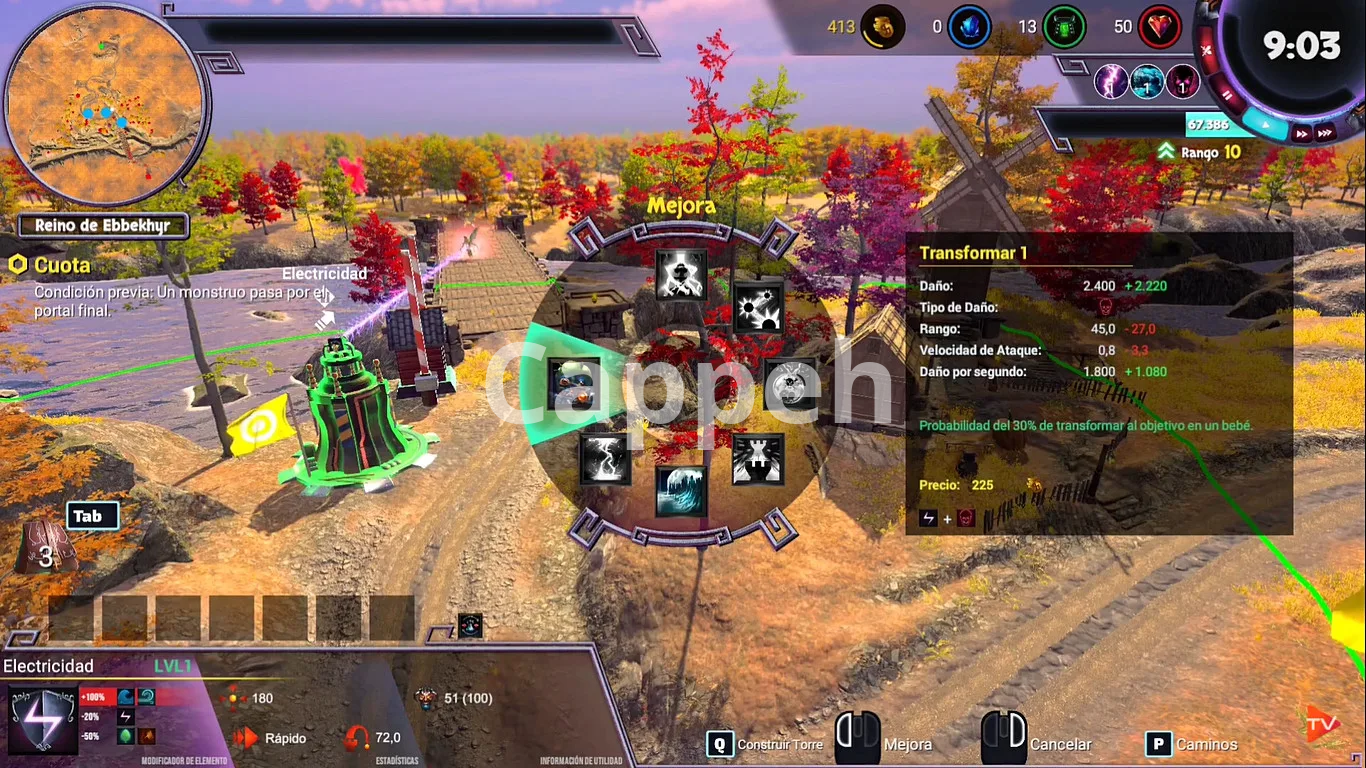The width and height of the screenshot is (1366, 768).
Task: Select the skull orb upgrade icon
Action: 789,384
